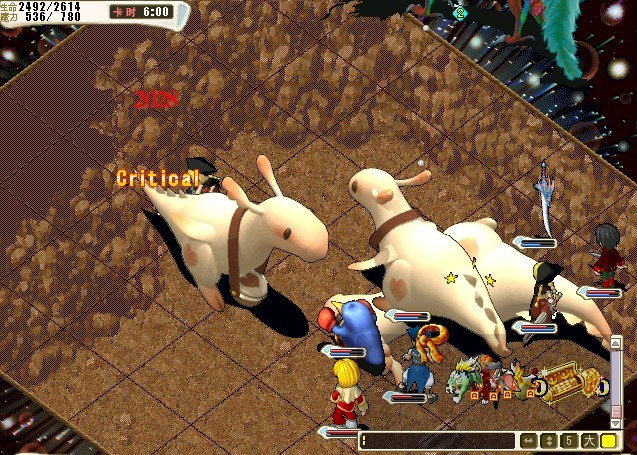The height and width of the screenshot is (455, 637).
Task: Toggle chat width with horizontal arrow button
Action: (x=528, y=440)
